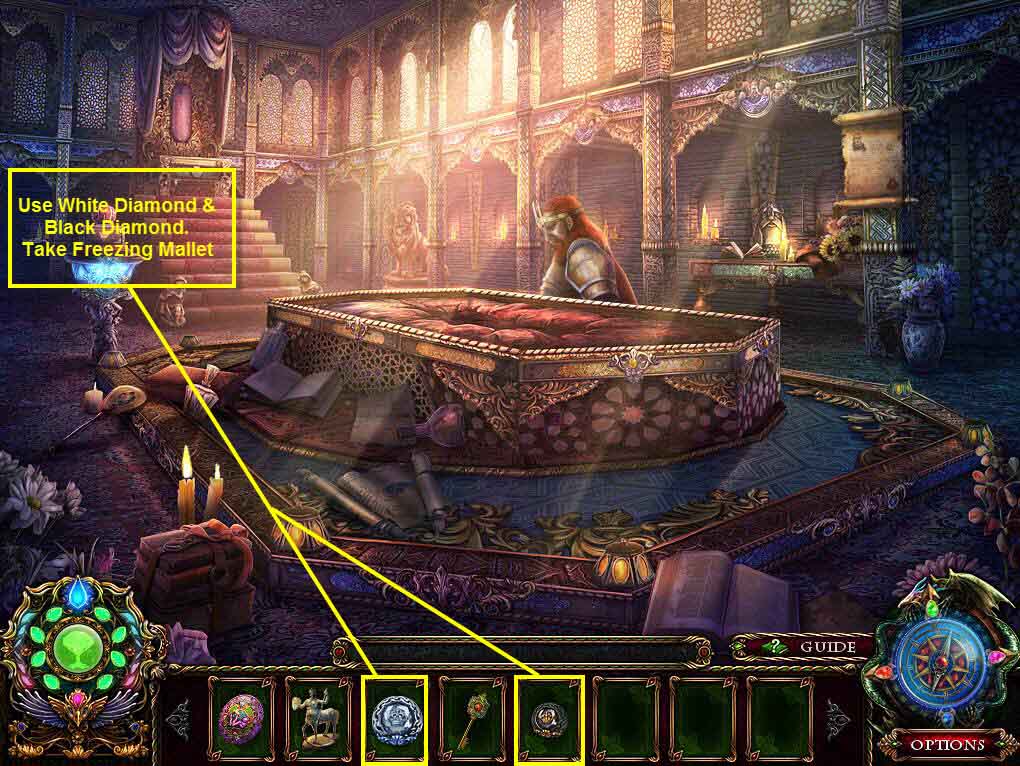This screenshot has height=766, width=1020.
Task: Select the White Diamond medallion
Action: click(x=395, y=718)
